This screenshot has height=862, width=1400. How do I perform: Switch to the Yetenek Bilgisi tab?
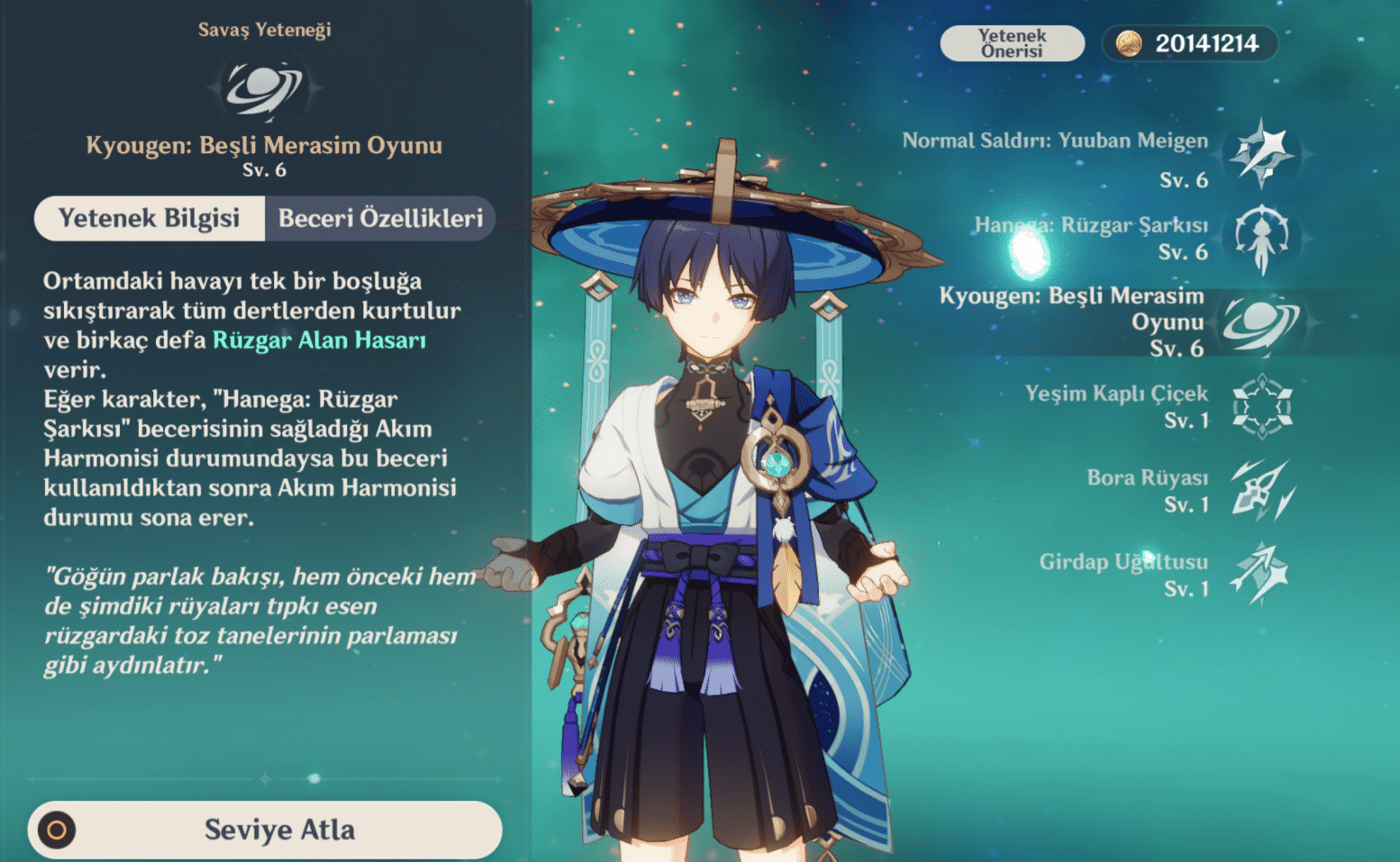149,218
